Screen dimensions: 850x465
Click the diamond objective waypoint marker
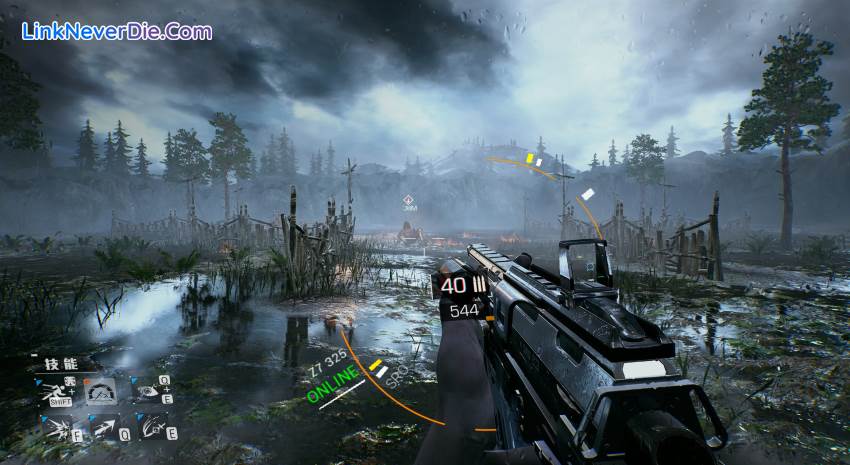tap(409, 201)
